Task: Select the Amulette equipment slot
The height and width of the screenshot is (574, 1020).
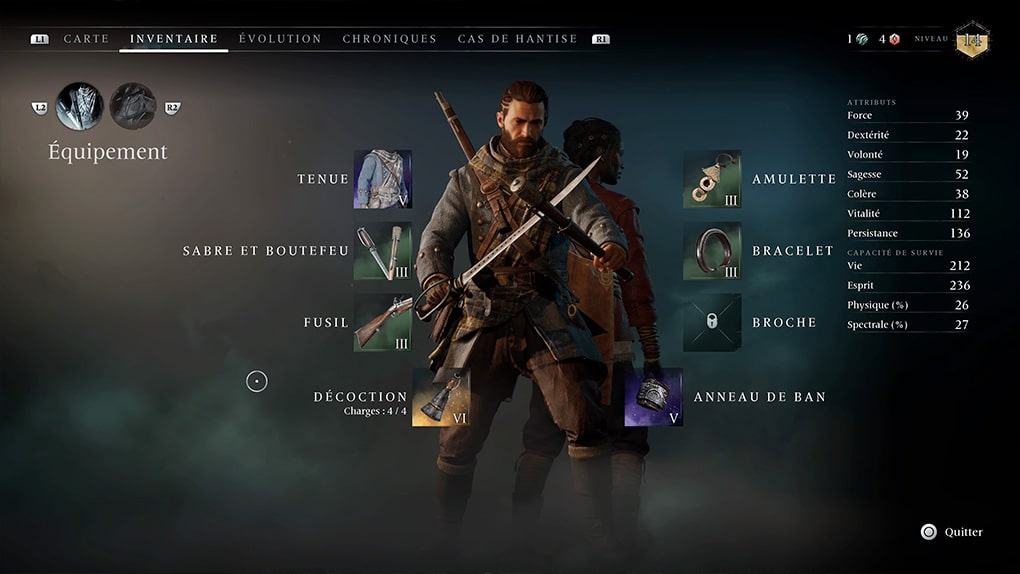Action: pos(712,179)
